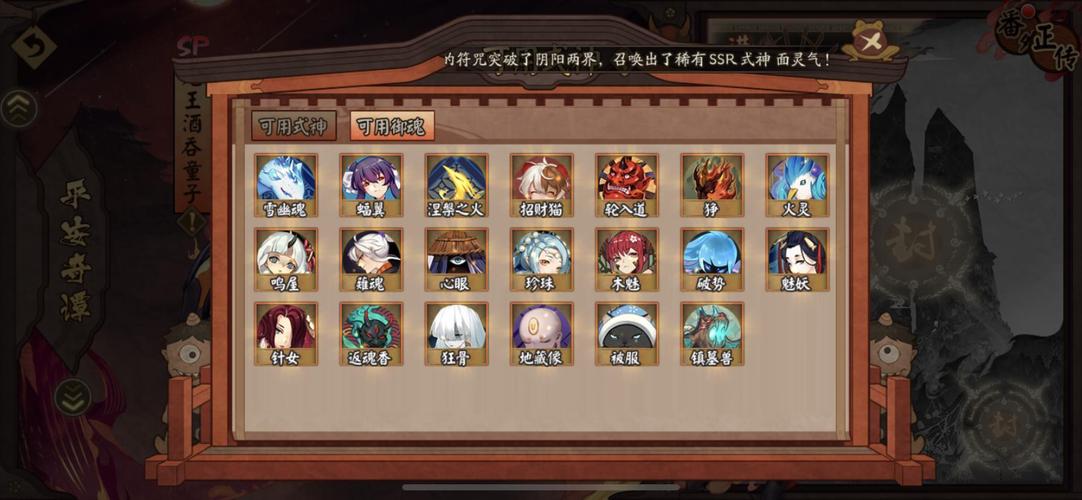Choose the 魅妖 soul icon

tap(797, 255)
